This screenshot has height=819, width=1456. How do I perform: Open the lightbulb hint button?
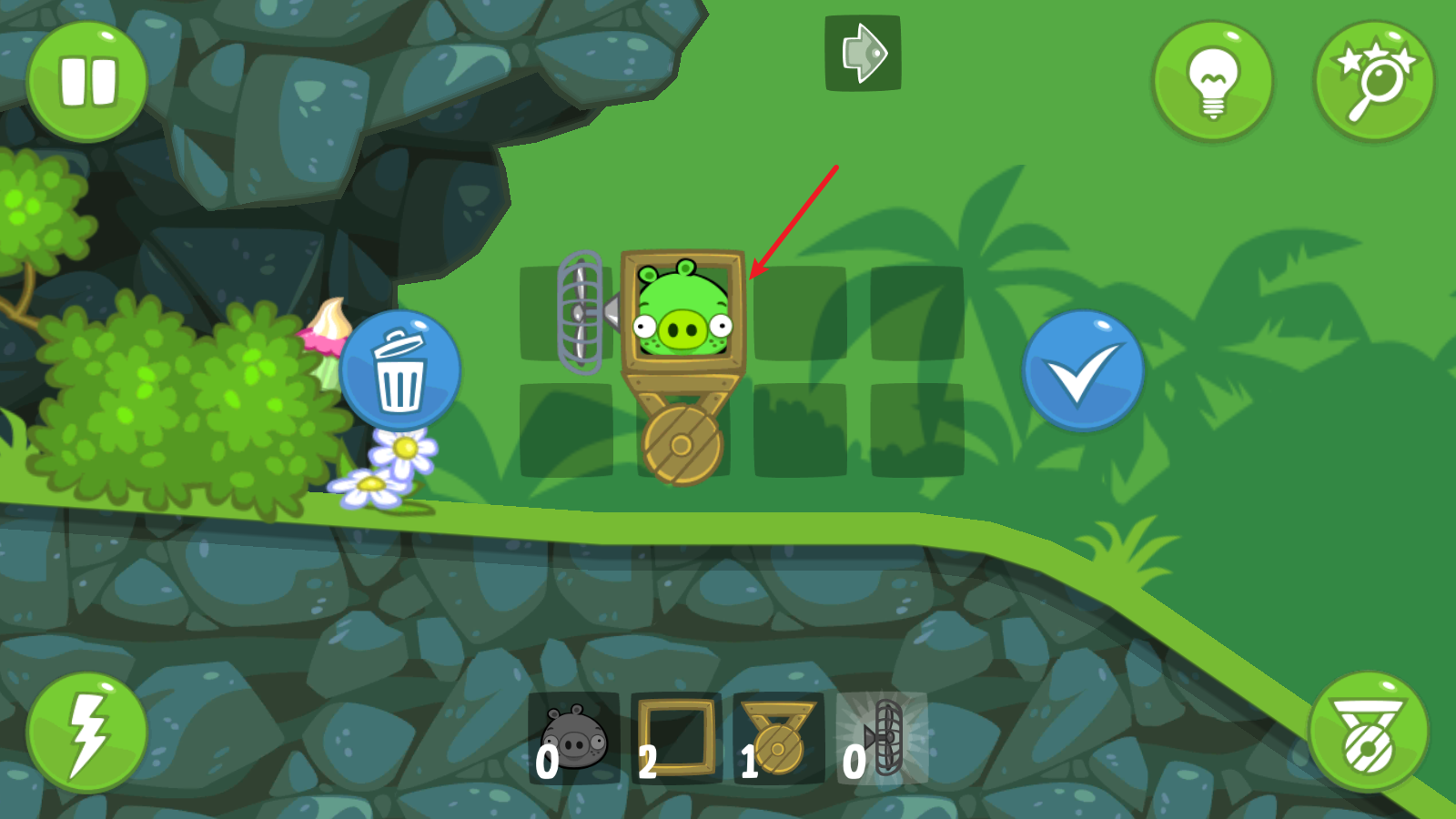[x=1212, y=82]
